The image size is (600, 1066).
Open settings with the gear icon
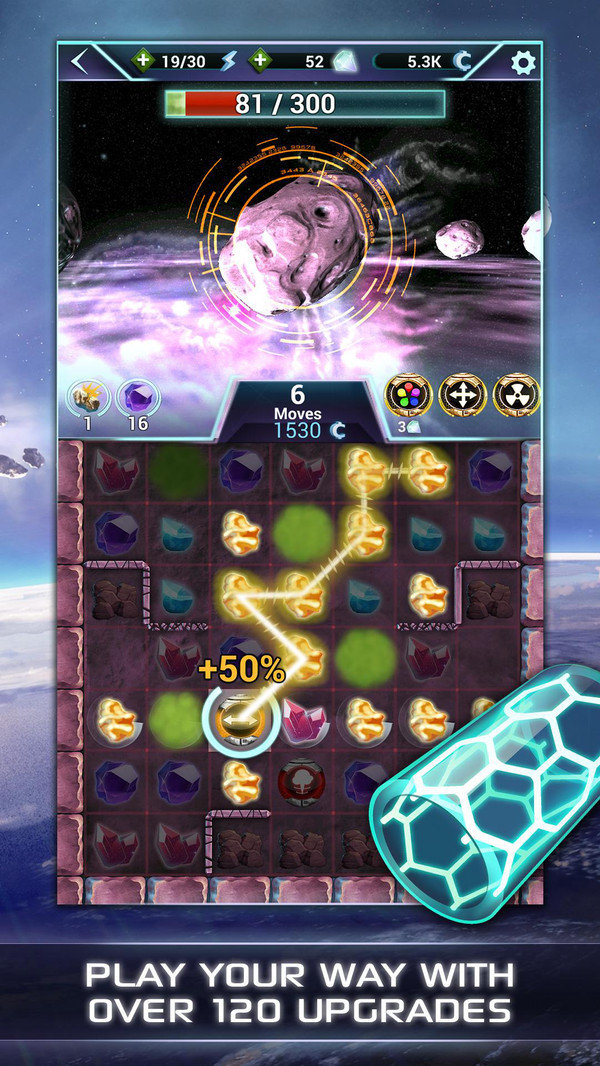point(522,62)
